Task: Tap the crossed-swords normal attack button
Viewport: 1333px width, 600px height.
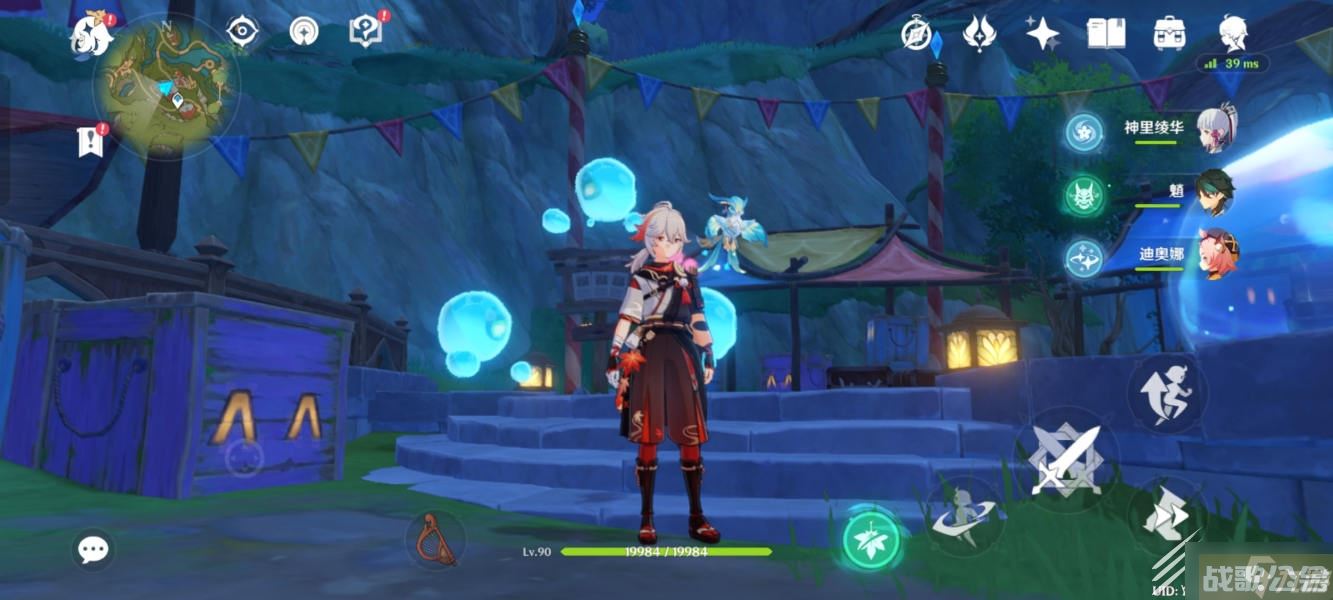Action: coord(1064,458)
